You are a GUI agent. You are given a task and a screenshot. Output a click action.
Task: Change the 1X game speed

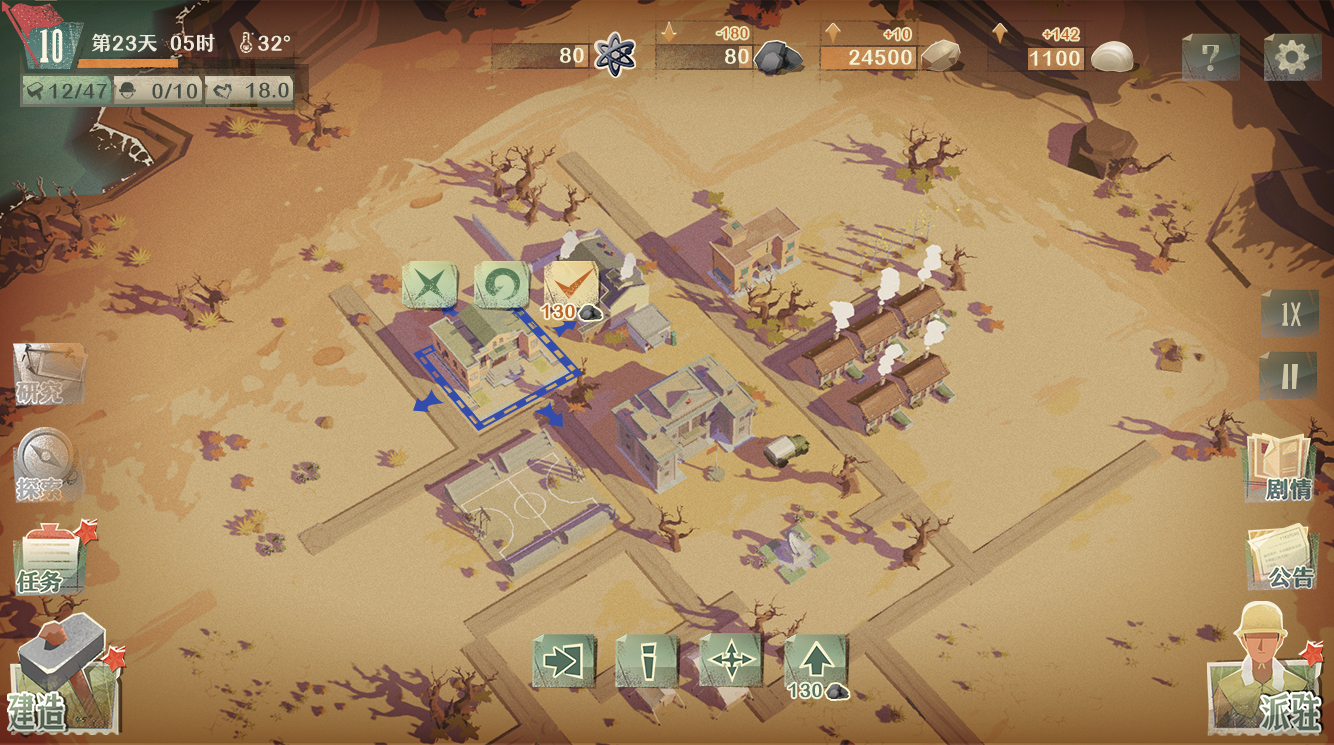1289,315
